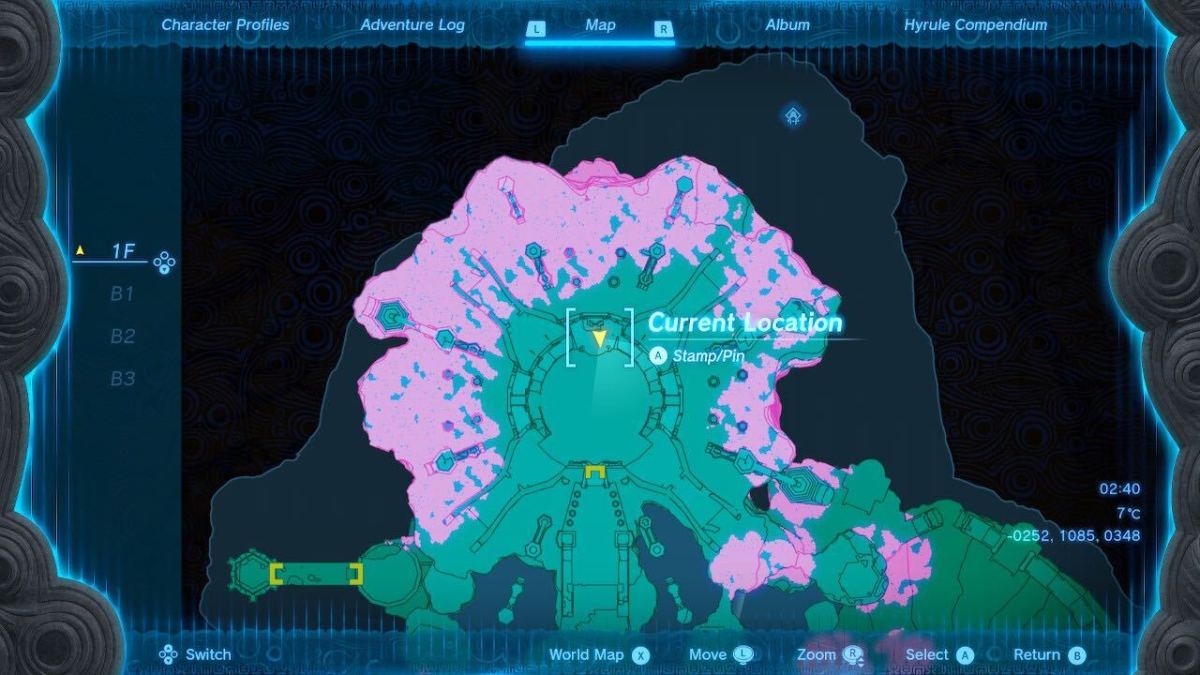Show the Hyrule Compendium tab
This screenshot has height=675, width=1200.
[x=975, y=25]
